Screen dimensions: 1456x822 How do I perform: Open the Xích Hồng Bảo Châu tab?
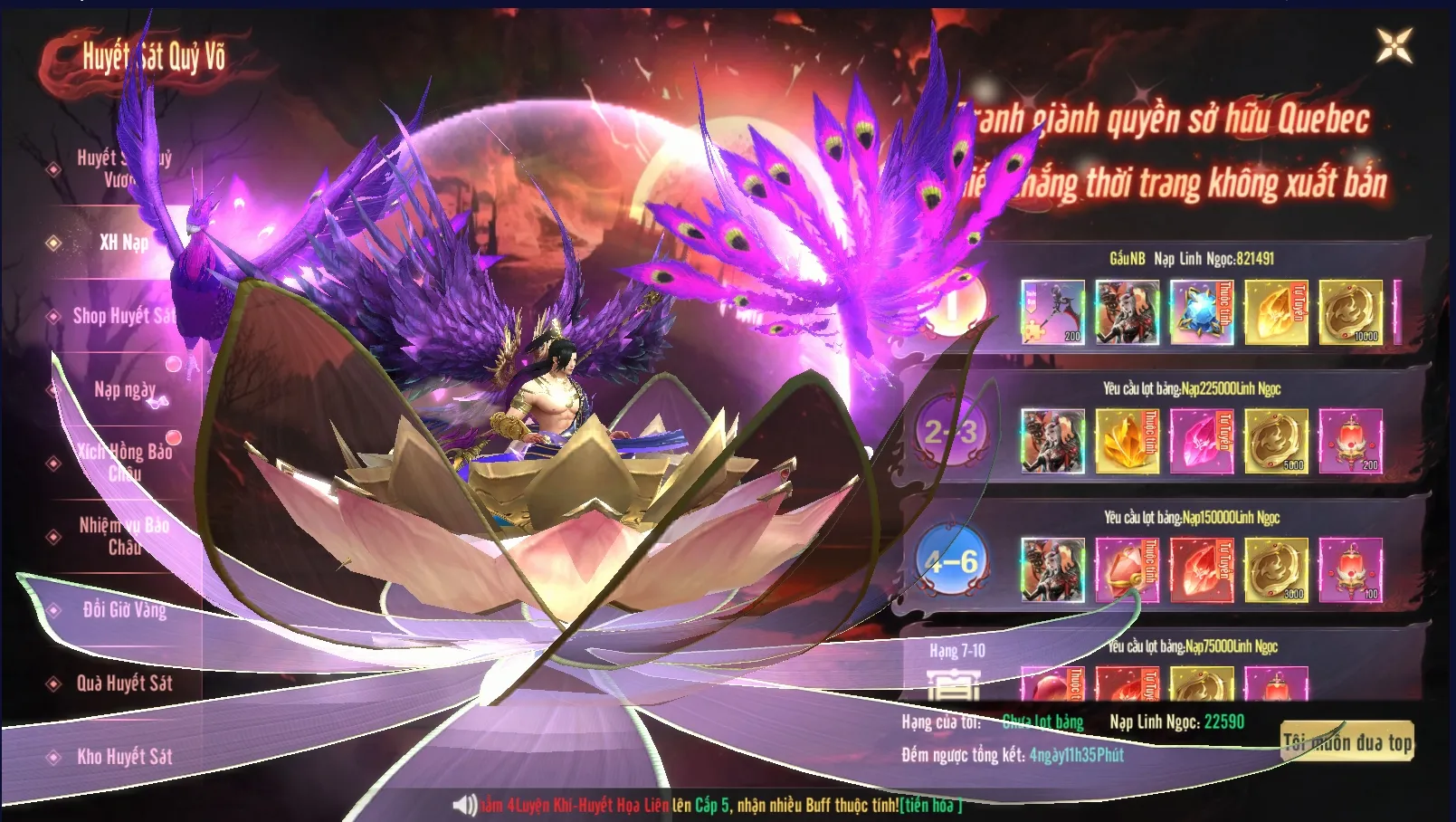coord(124,462)
